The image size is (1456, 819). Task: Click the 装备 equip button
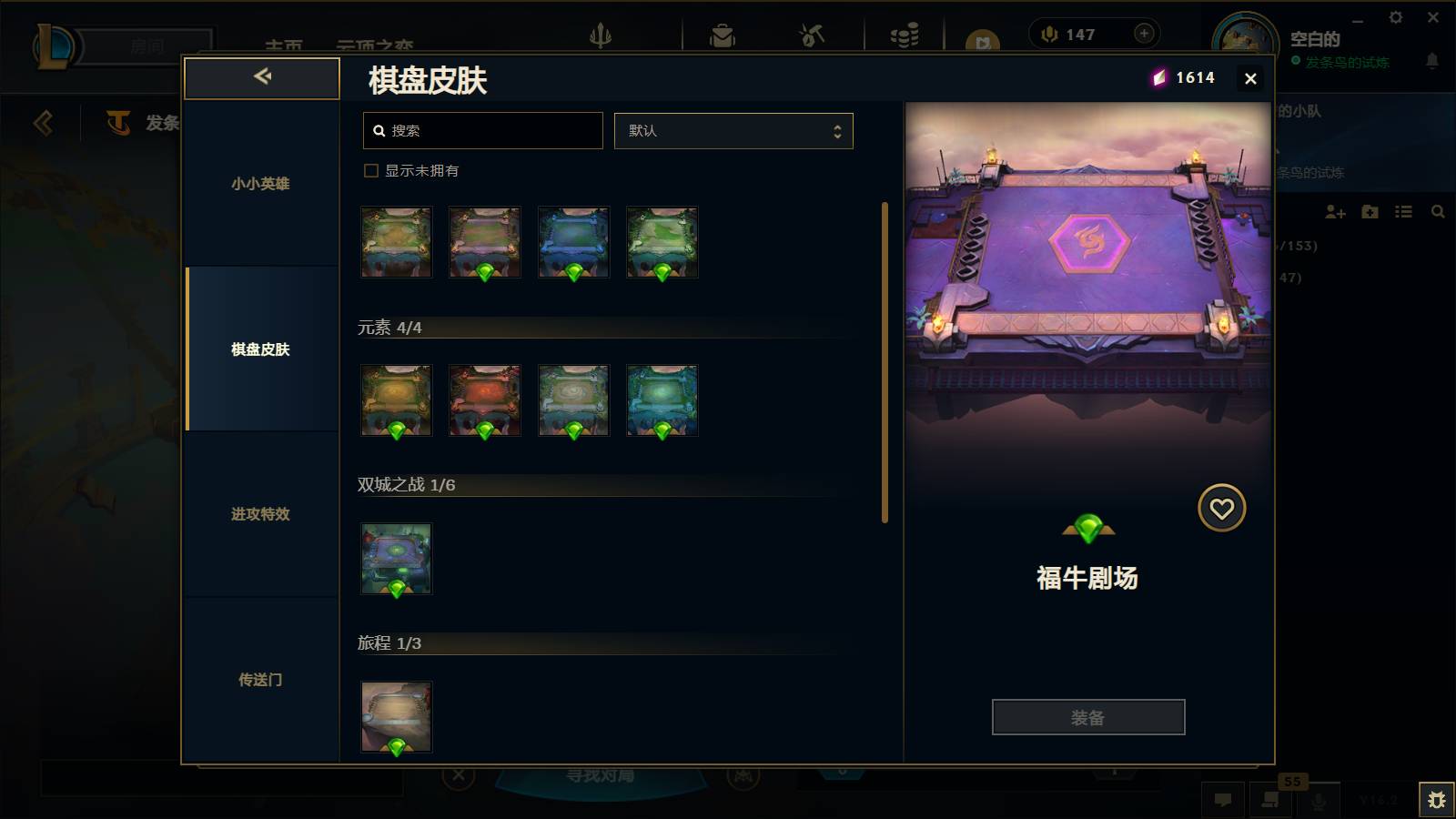pos(1088,717)
